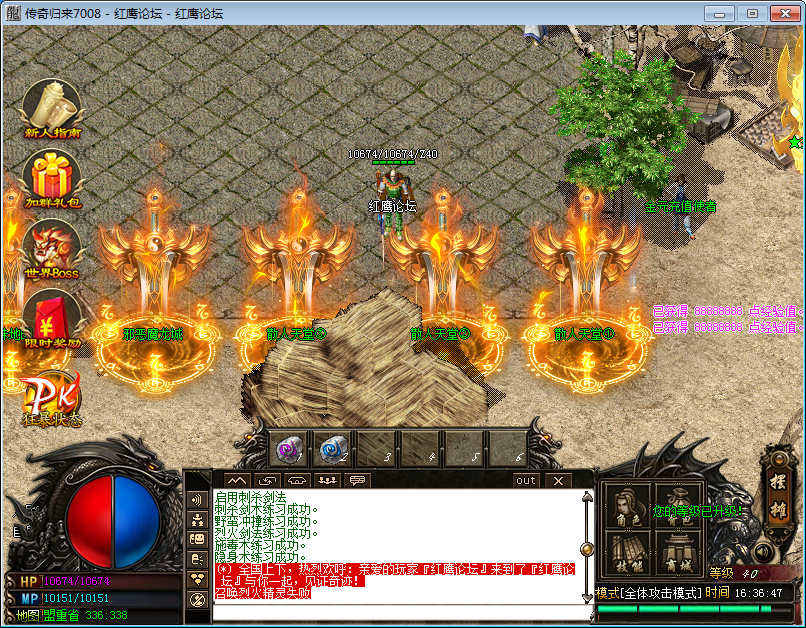Click the three-people group button above chat
This screenshot has height=628, width=806.
click(327, 481)
